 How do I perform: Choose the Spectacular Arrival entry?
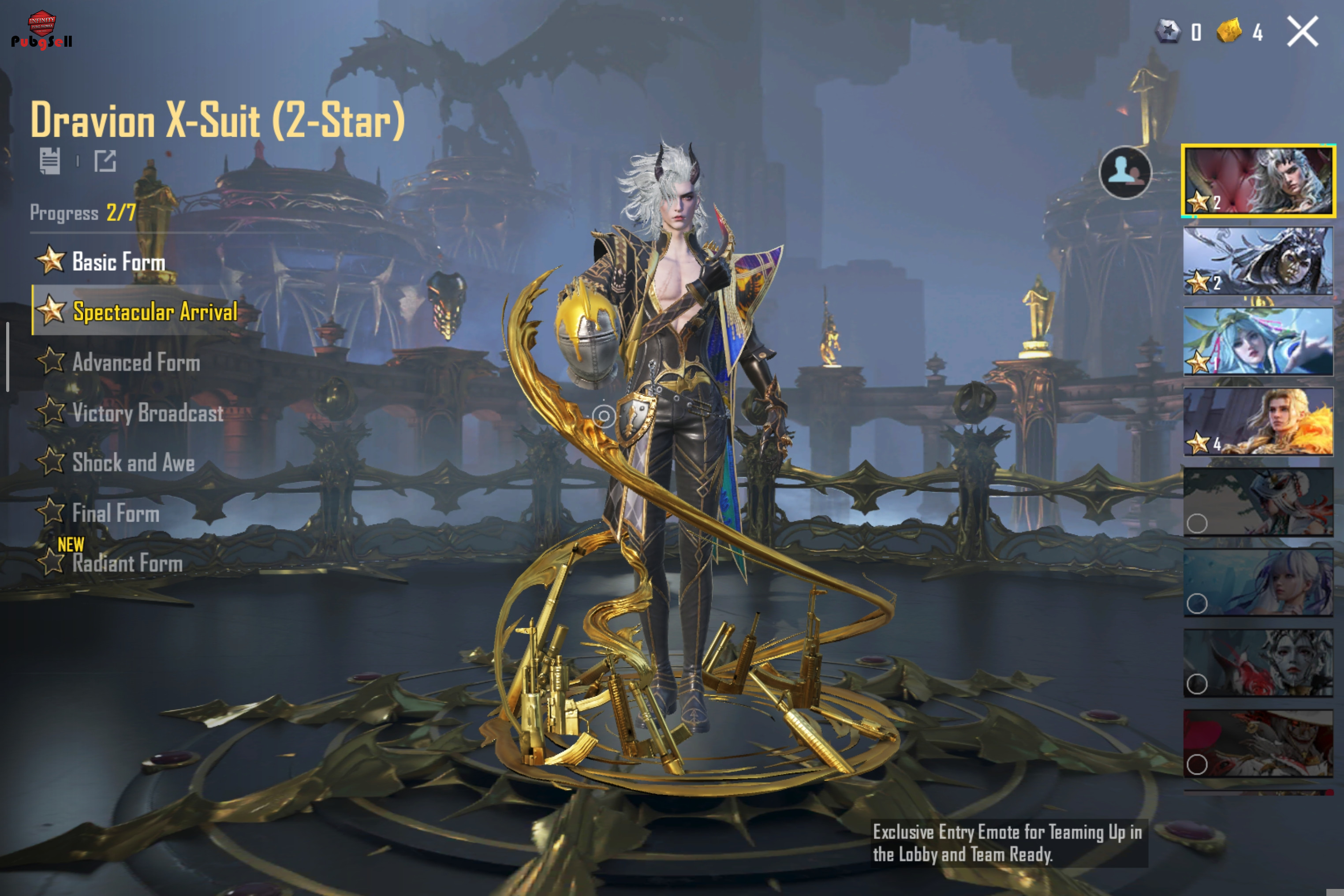pyautogui.click(x=154, y=312)
